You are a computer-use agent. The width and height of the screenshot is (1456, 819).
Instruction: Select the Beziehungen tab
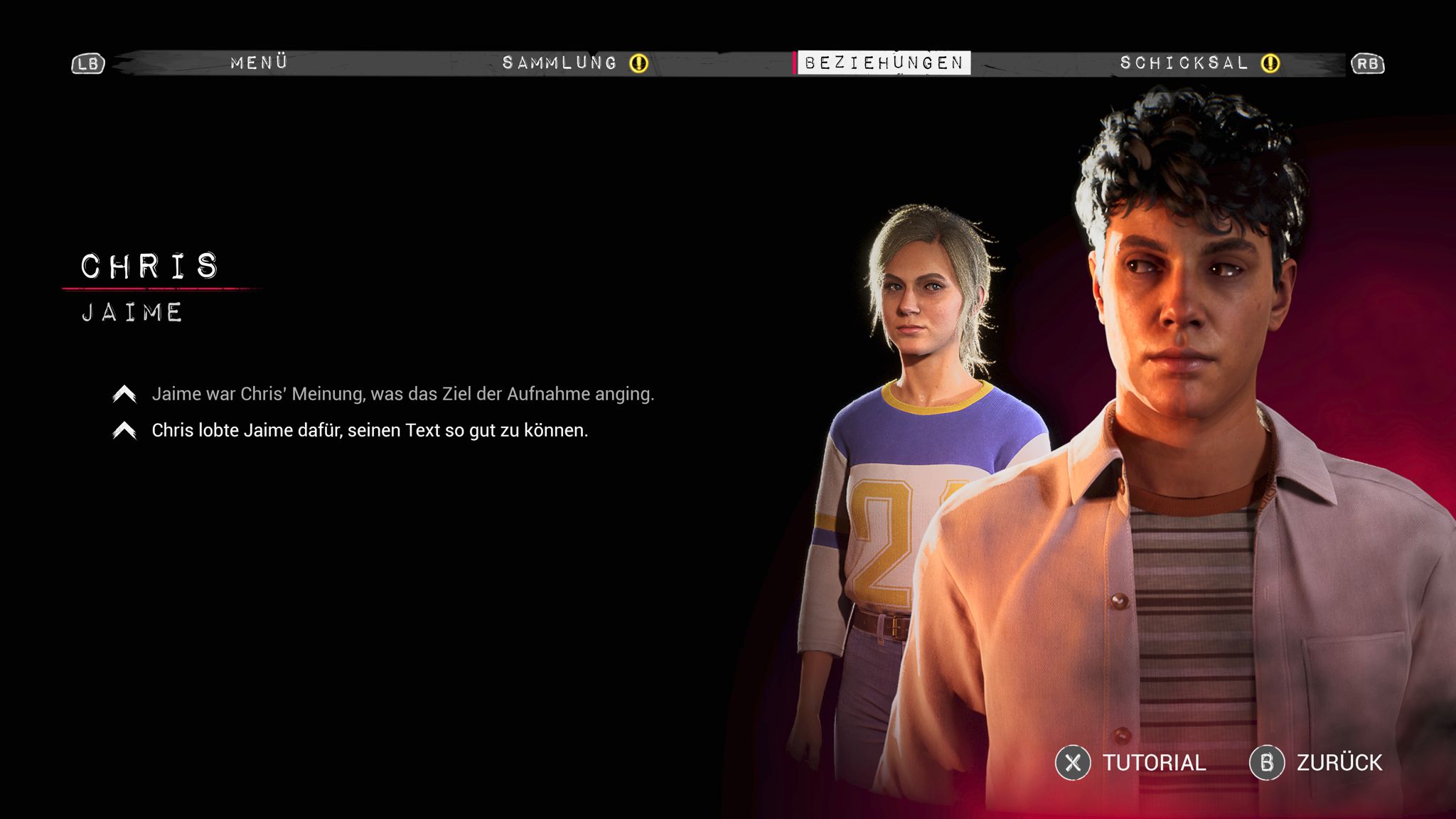884,63
